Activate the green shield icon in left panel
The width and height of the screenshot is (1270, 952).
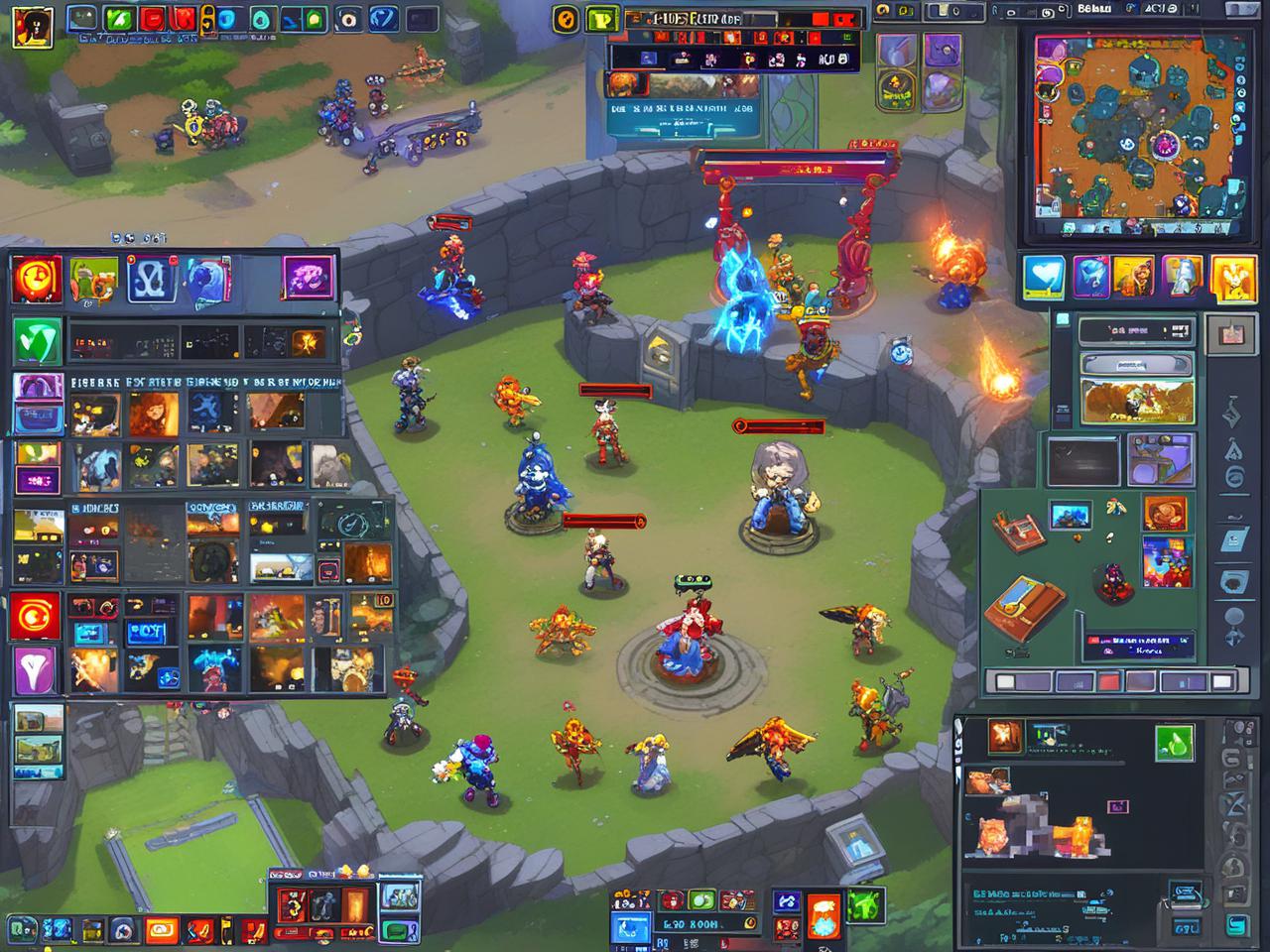tap(37, 341)
